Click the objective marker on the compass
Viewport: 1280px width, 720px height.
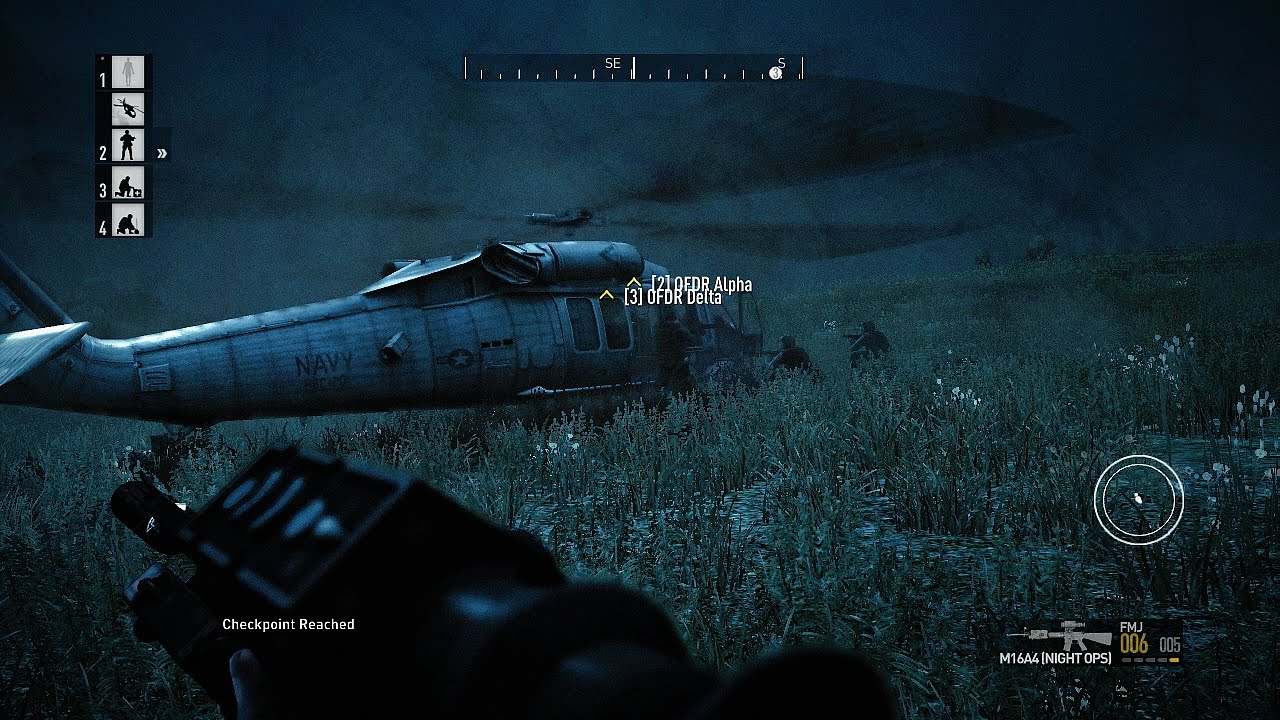[775, 72]
